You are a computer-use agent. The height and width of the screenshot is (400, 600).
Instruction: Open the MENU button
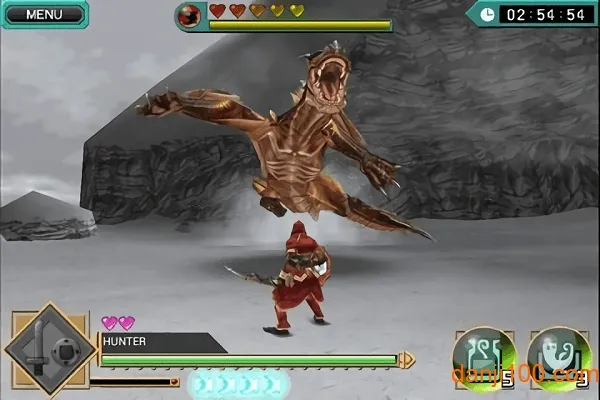tap(42, 14)
